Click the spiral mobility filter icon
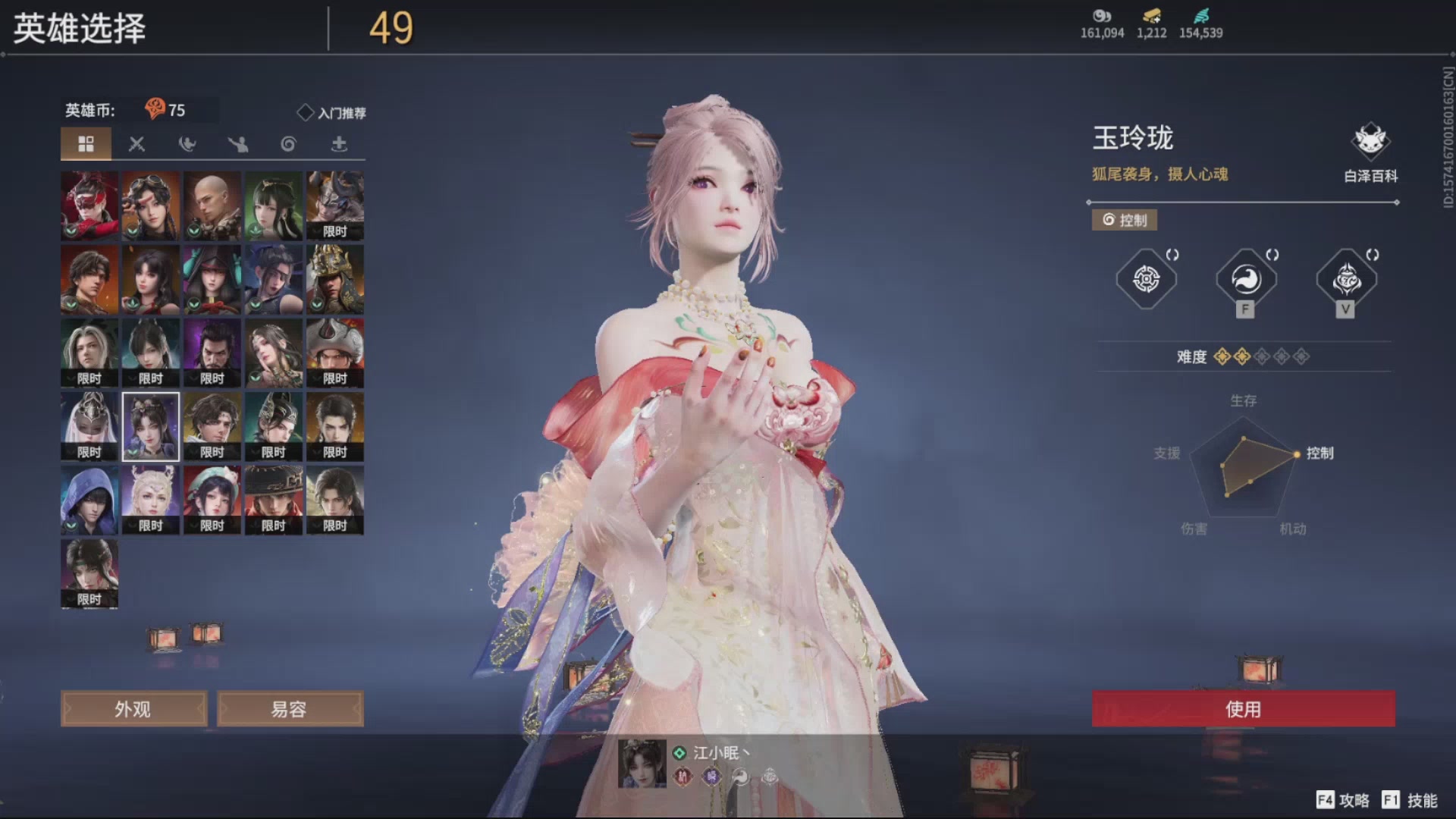This screenshot has height=819, width=1456. [288, 144]
